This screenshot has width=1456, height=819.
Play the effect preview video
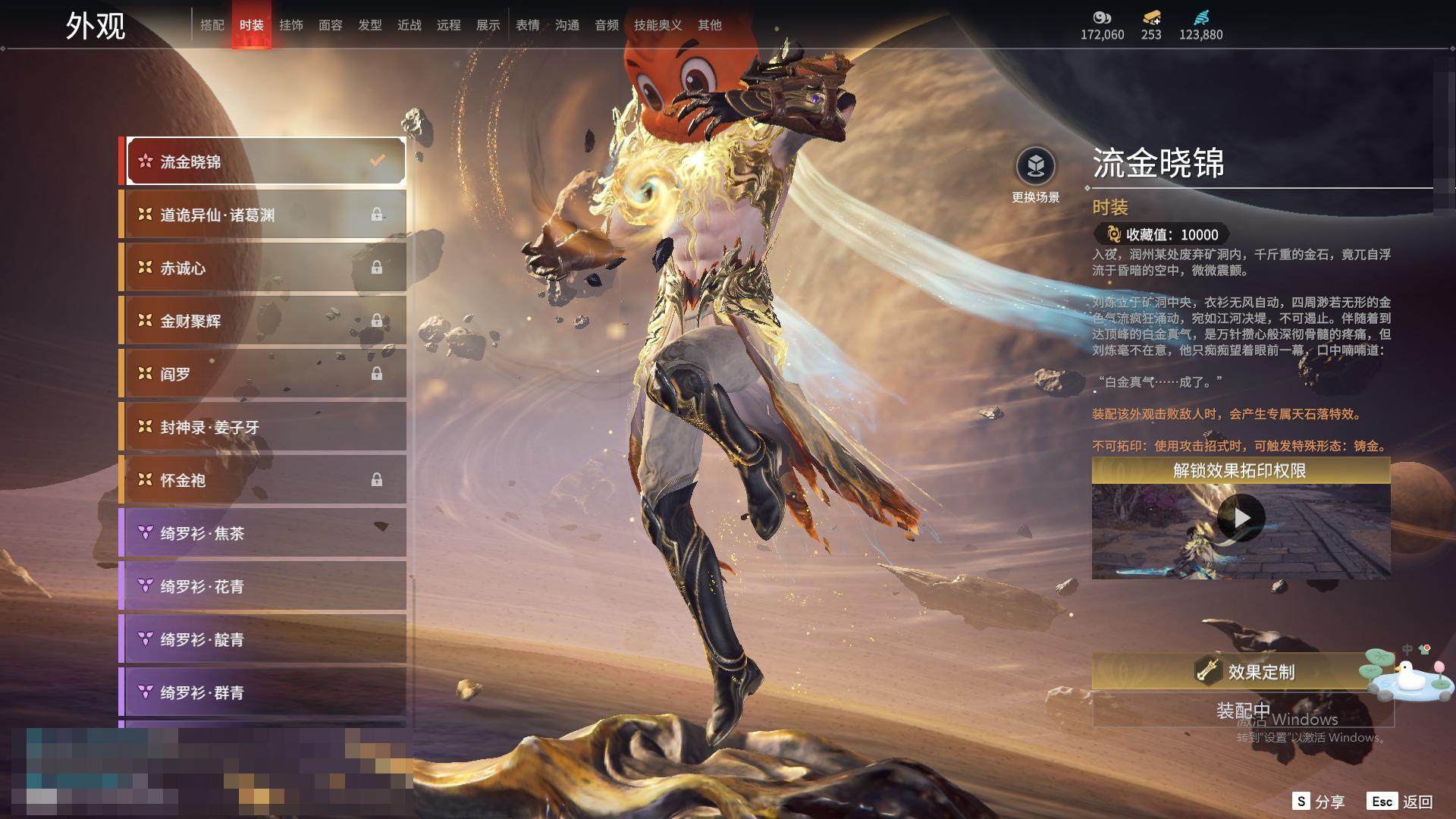pyautogui.click(x=1241, y=518)
